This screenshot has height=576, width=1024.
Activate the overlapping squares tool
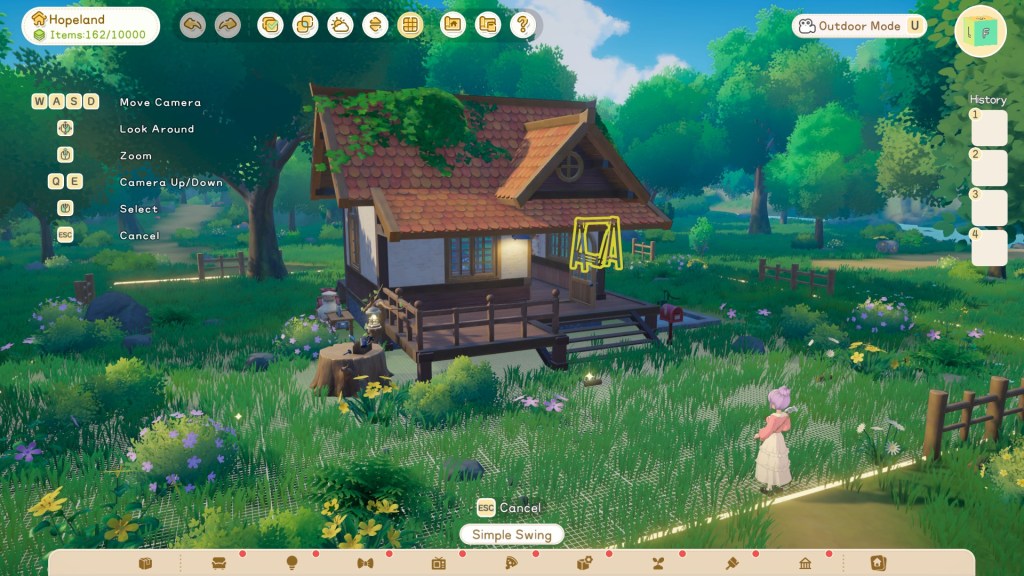click(x=305, y=26)
